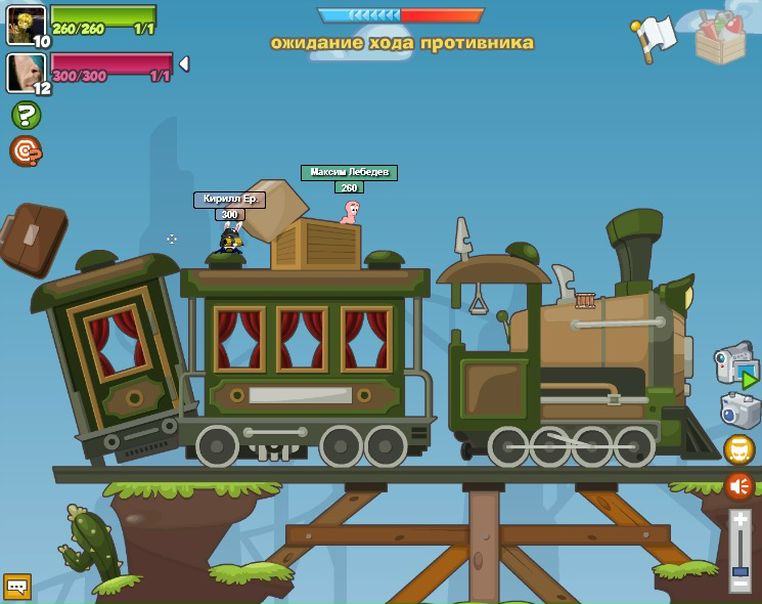The image size is (762, 604).
Task: Surrender using the white flag icon
Action: 656,38
